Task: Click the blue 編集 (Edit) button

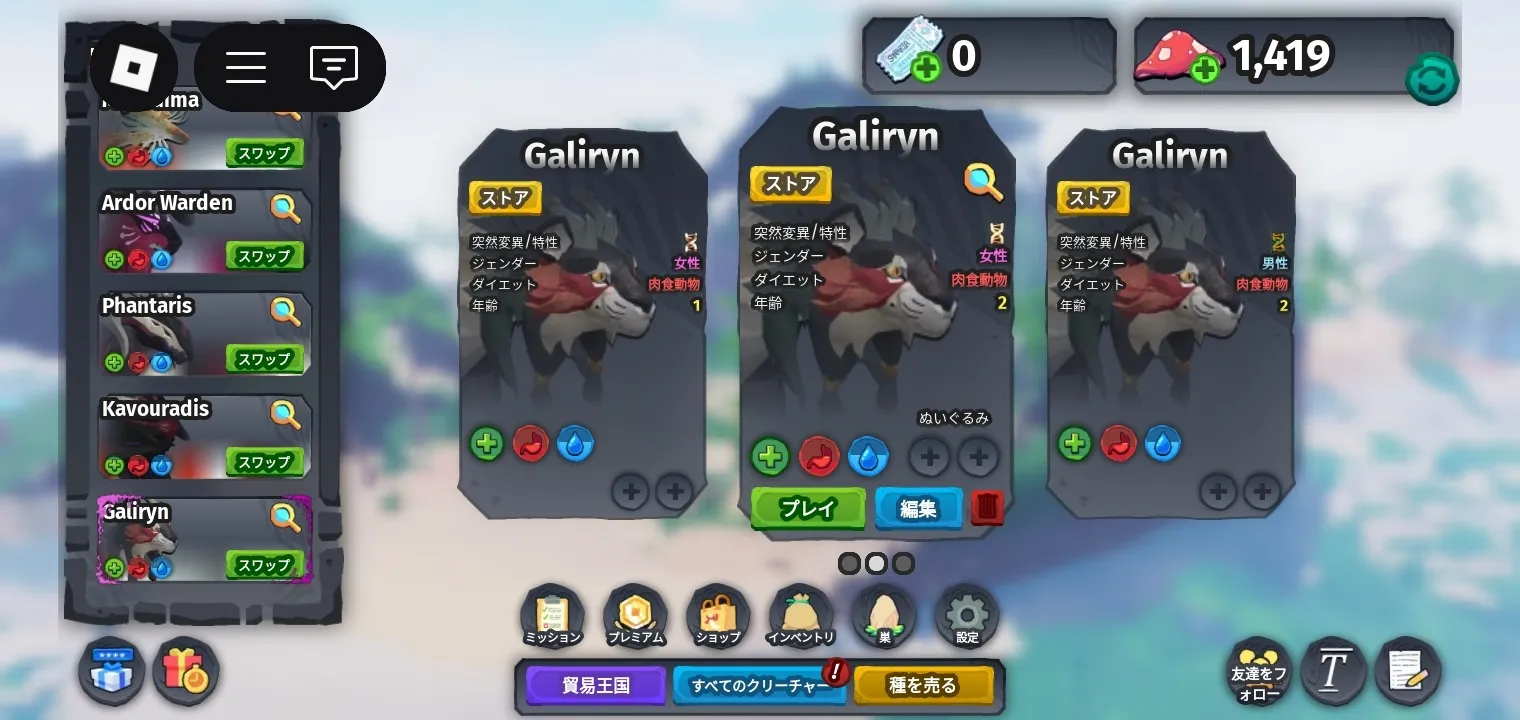Action: point(918,508)
